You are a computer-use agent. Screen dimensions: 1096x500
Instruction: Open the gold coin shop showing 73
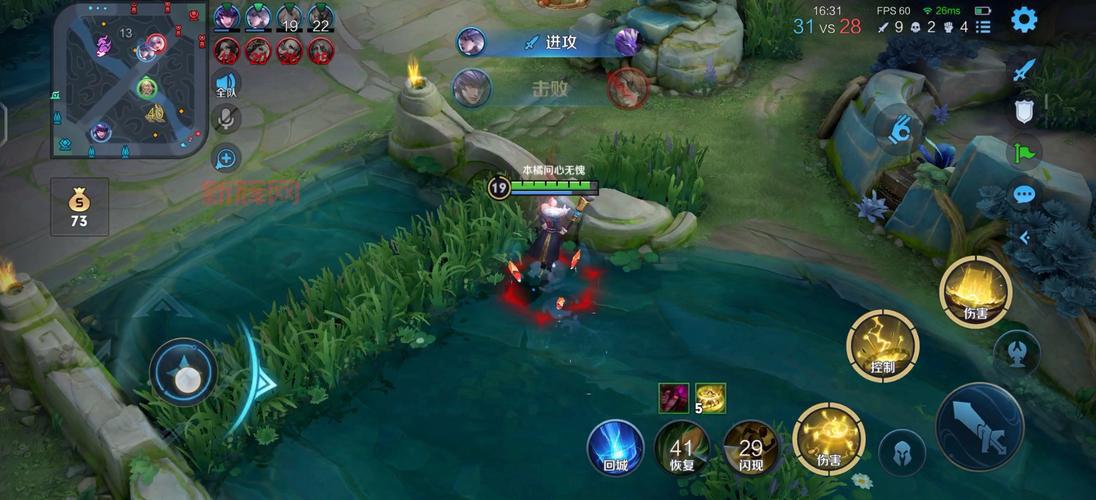coord(78,208)
